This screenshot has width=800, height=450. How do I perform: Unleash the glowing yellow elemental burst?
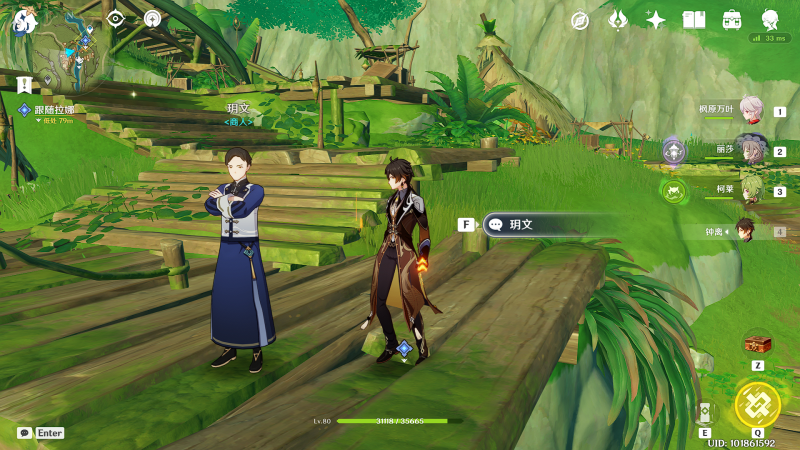[757, 404]
